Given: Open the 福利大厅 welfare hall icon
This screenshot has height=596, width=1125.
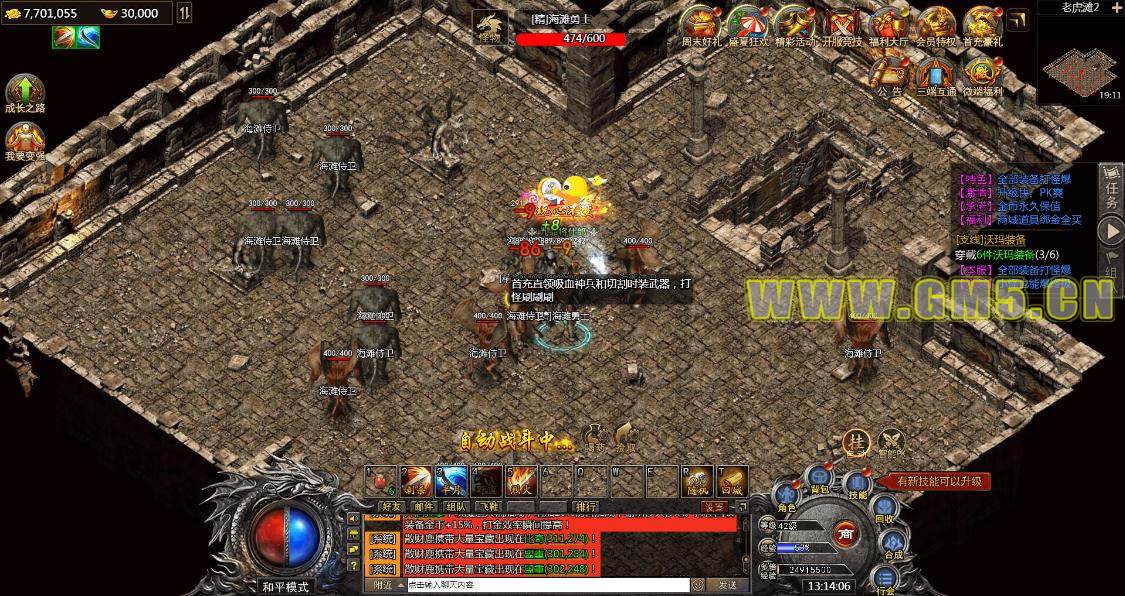Looking at the screenshot, I should (x=889, y=24).
